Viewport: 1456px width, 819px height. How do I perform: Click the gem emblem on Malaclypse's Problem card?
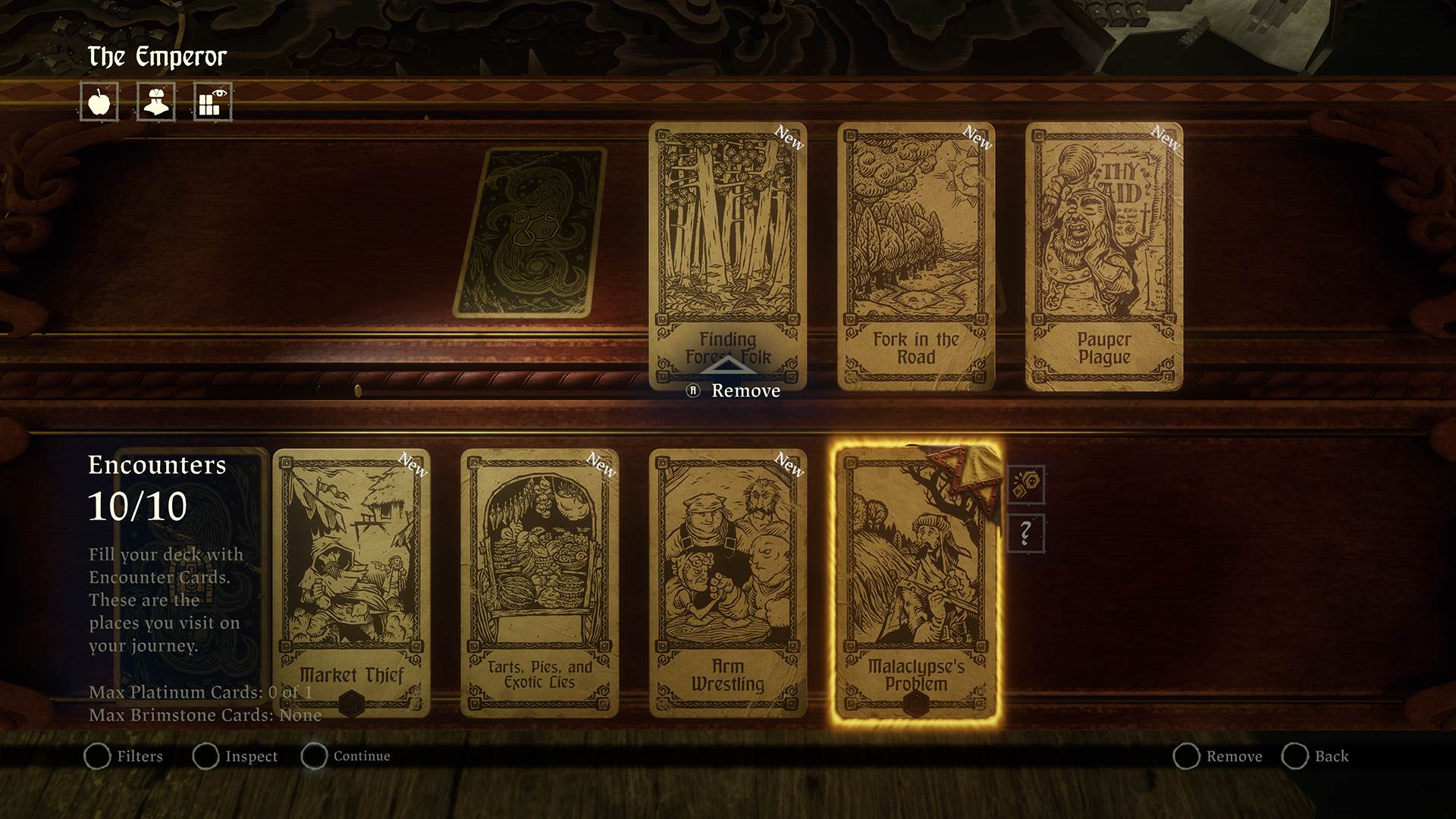[x=915, y=705]
